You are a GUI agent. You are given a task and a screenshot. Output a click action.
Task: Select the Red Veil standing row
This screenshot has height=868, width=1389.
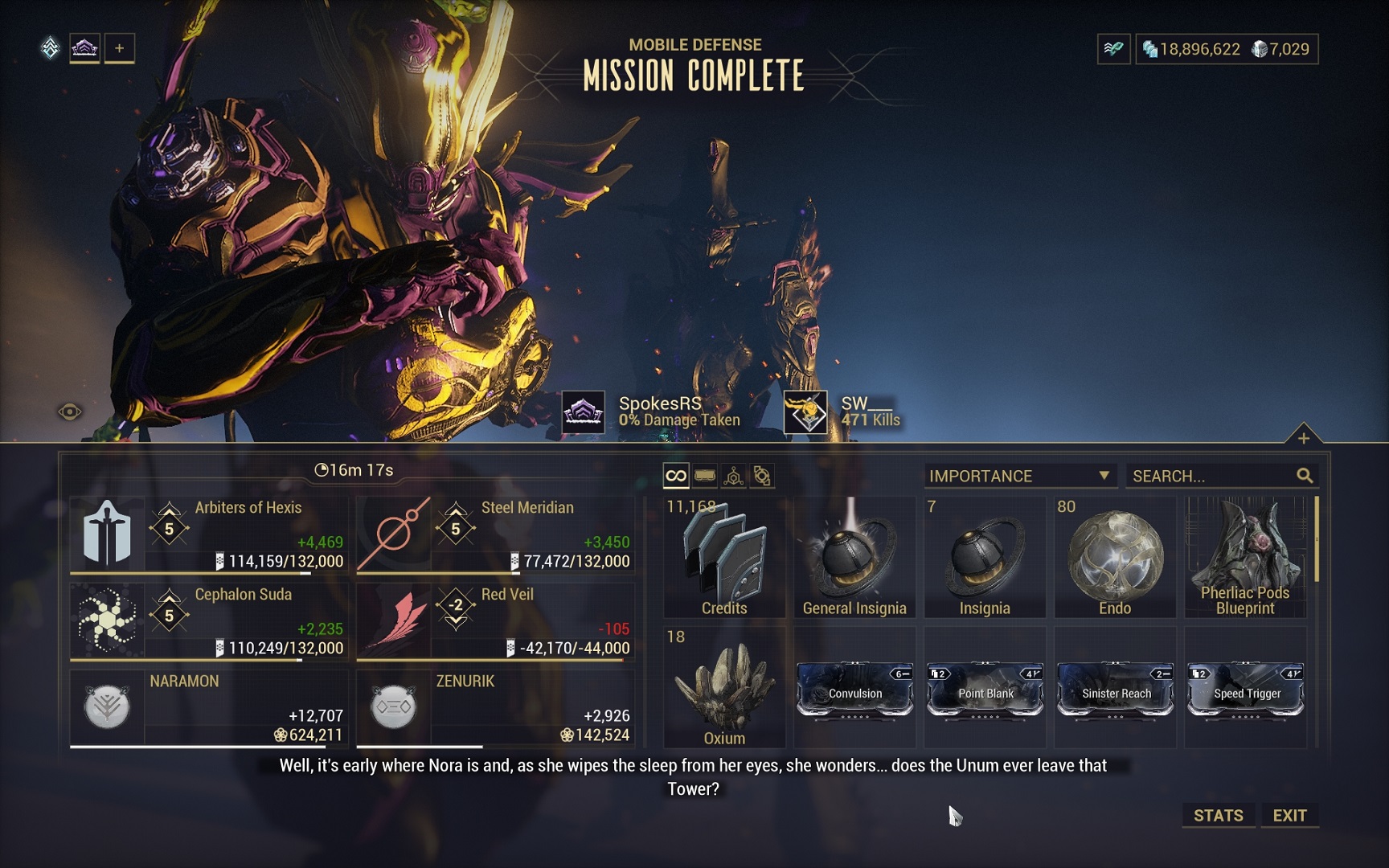coord(495,621)
